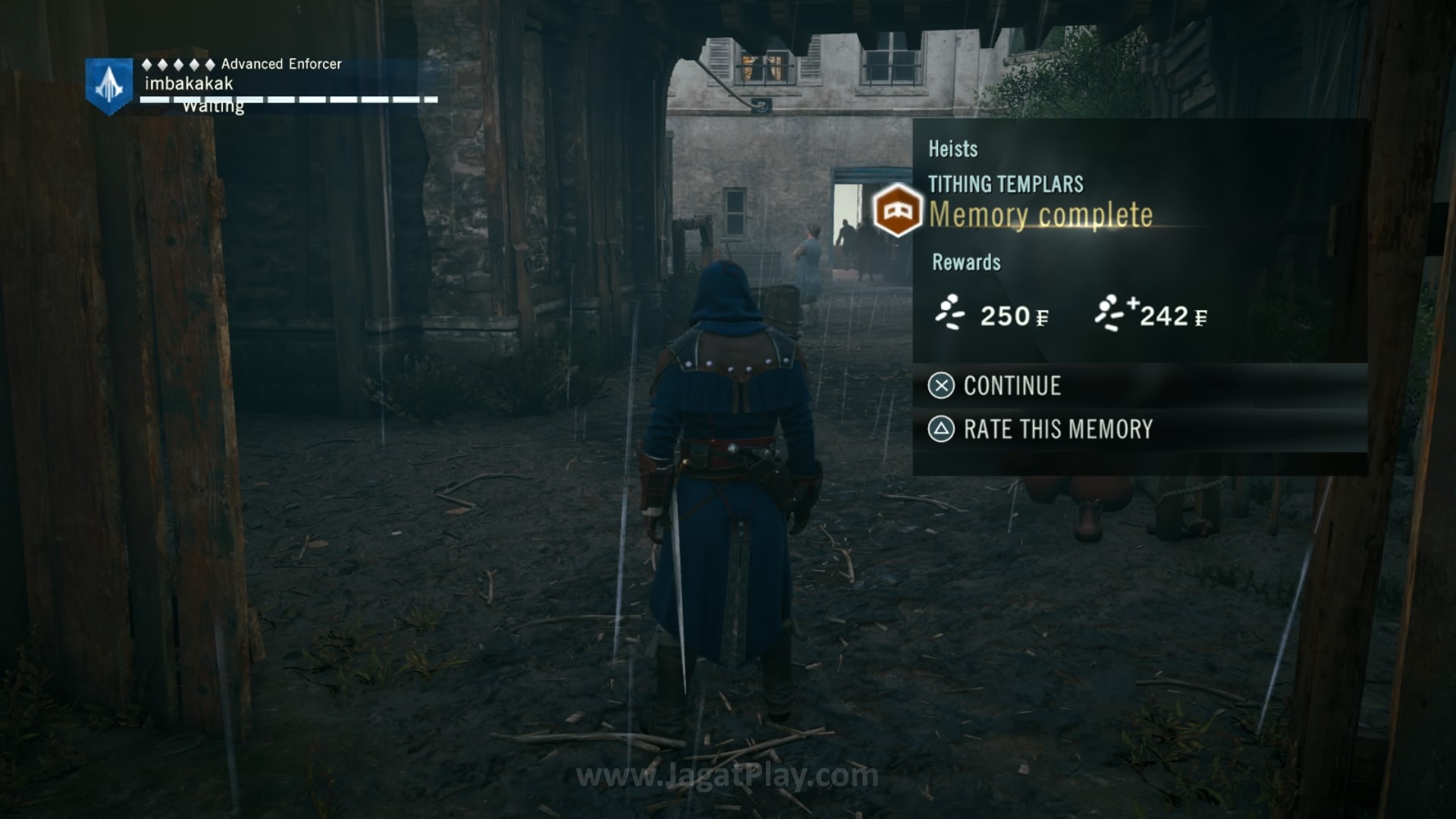Screen dimensions: 1456x819
Task: Expand the Heists category header
Action: pyautogui.click(x=952, y=150)
